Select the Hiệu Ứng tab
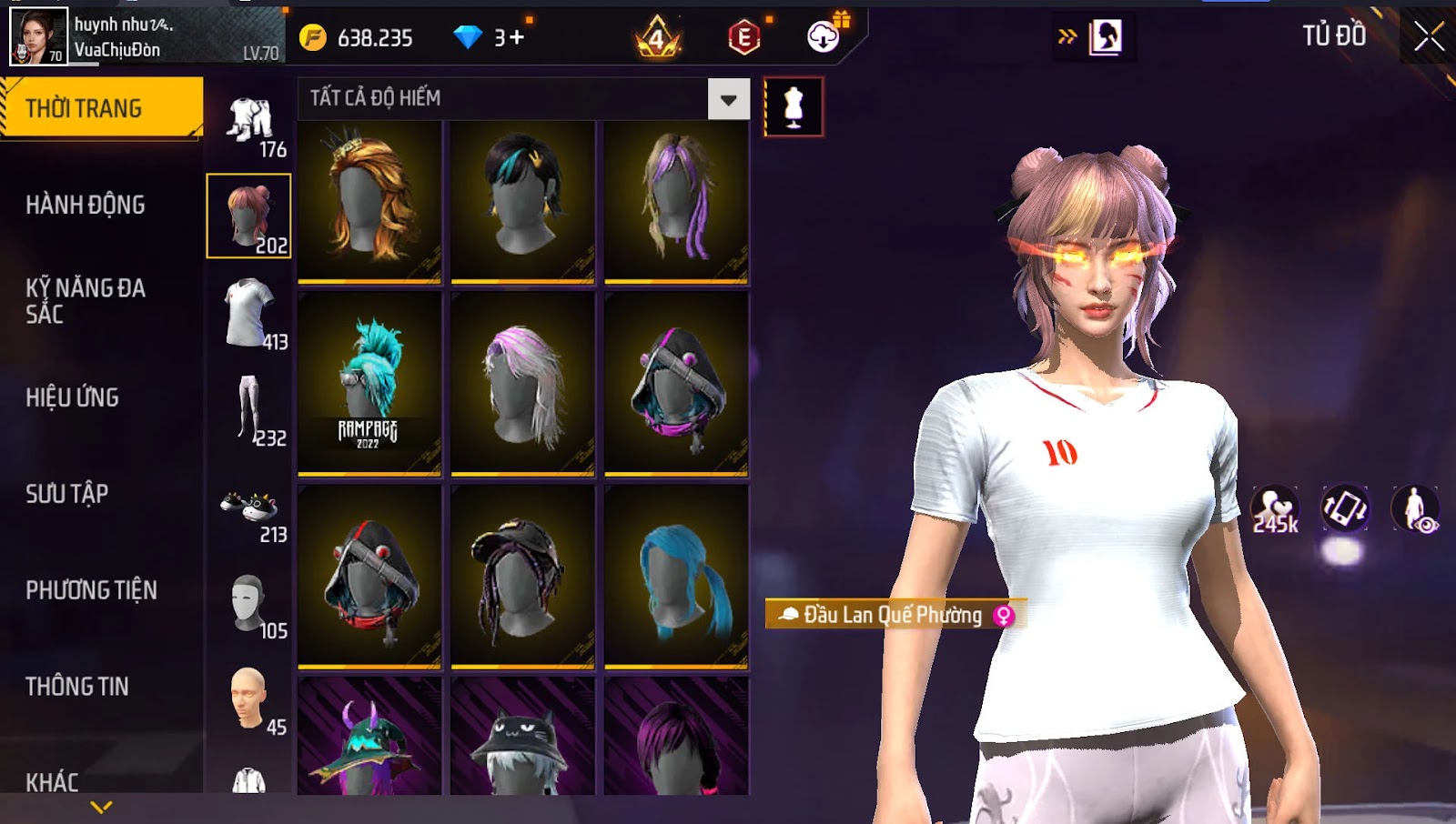 (73, 397)
